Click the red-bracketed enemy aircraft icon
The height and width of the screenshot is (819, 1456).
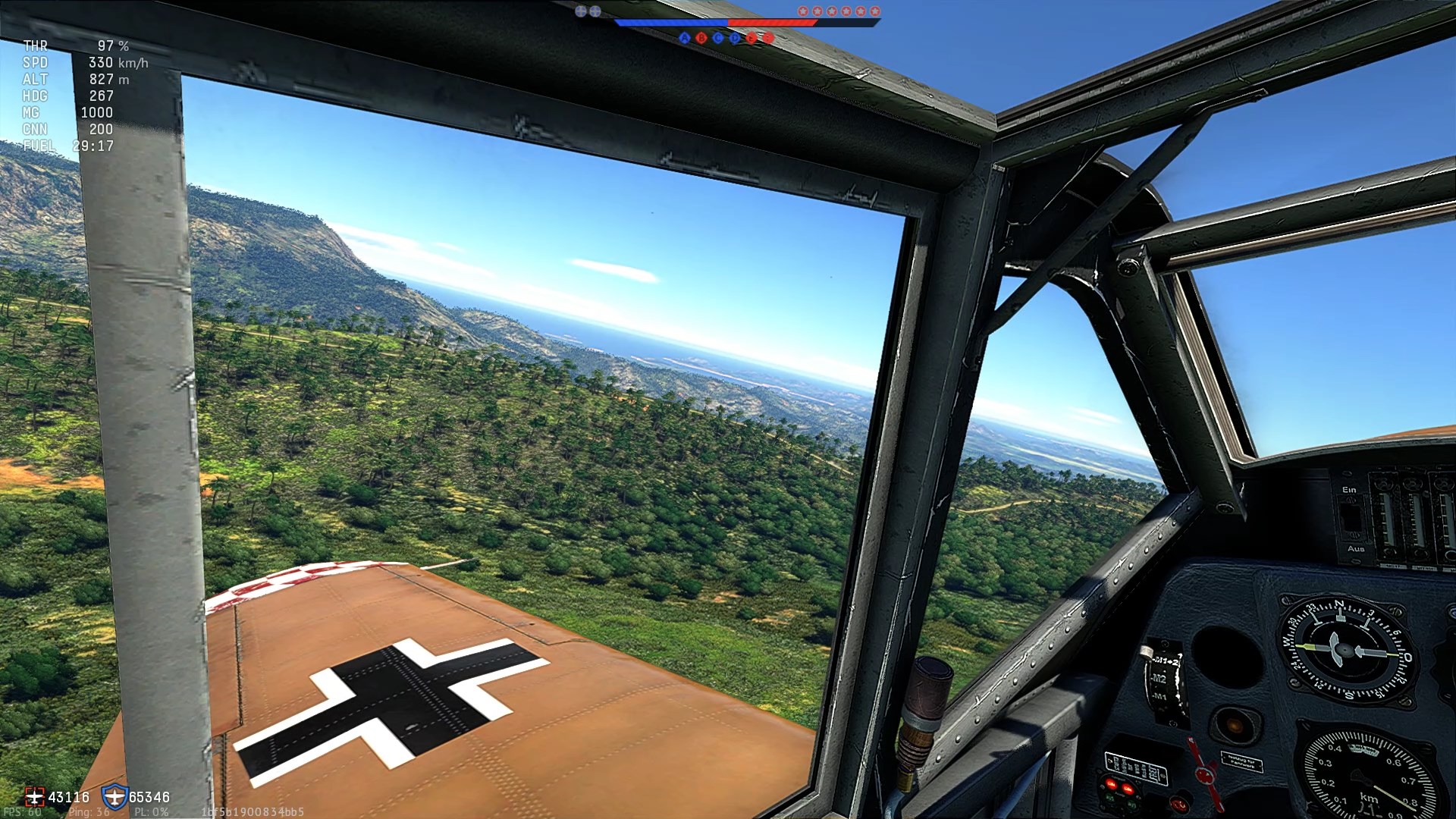tap(34, 797)
